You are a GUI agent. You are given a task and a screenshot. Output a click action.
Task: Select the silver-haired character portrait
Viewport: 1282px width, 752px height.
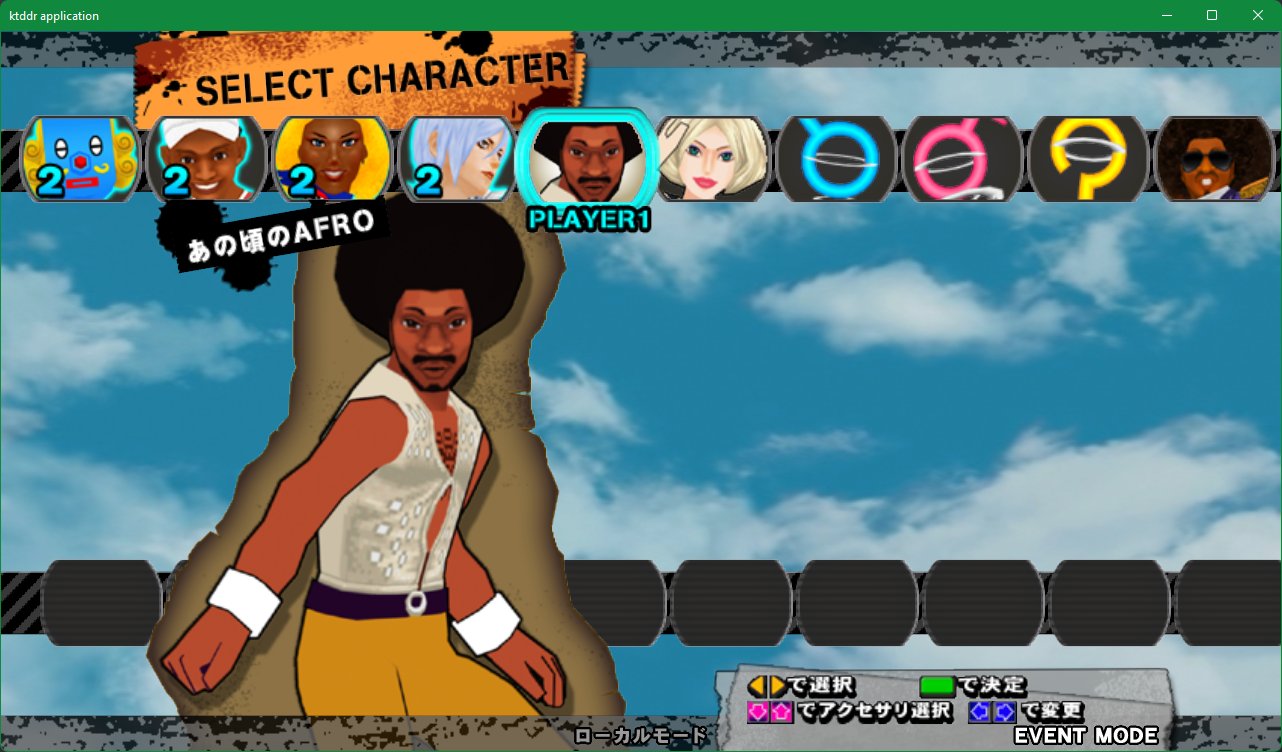(458, 158)
